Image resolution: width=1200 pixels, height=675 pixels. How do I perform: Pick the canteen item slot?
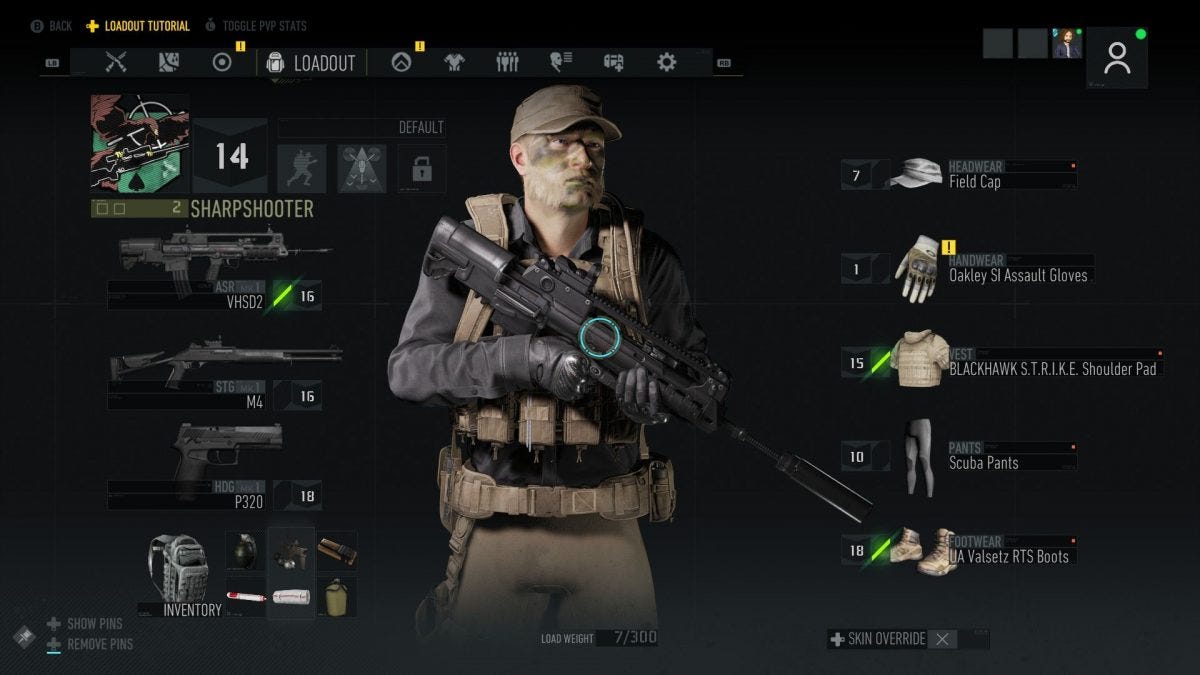[x=337, y=596]
